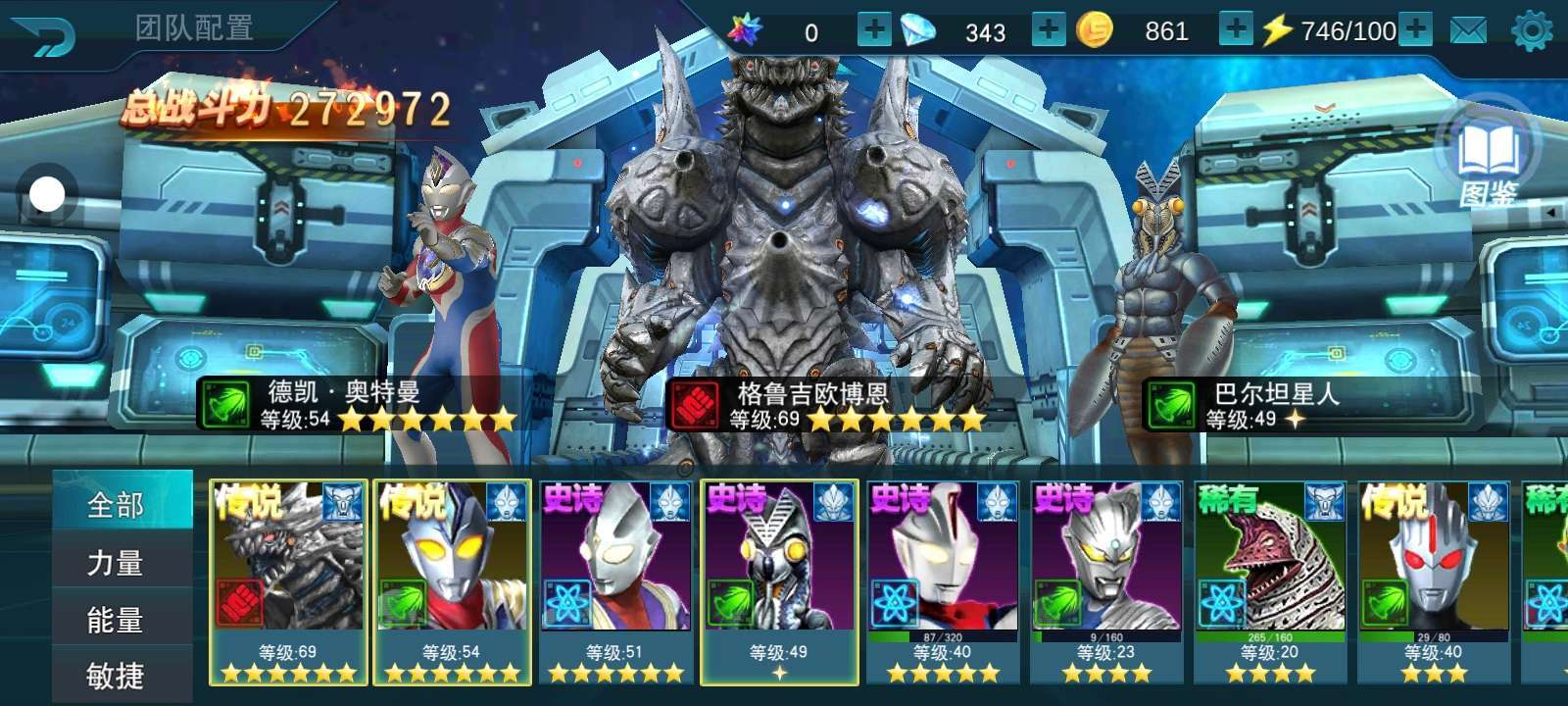Switch to the 能量 filter tab
This screenshot has width=1568, height=706.
(118, 619)
